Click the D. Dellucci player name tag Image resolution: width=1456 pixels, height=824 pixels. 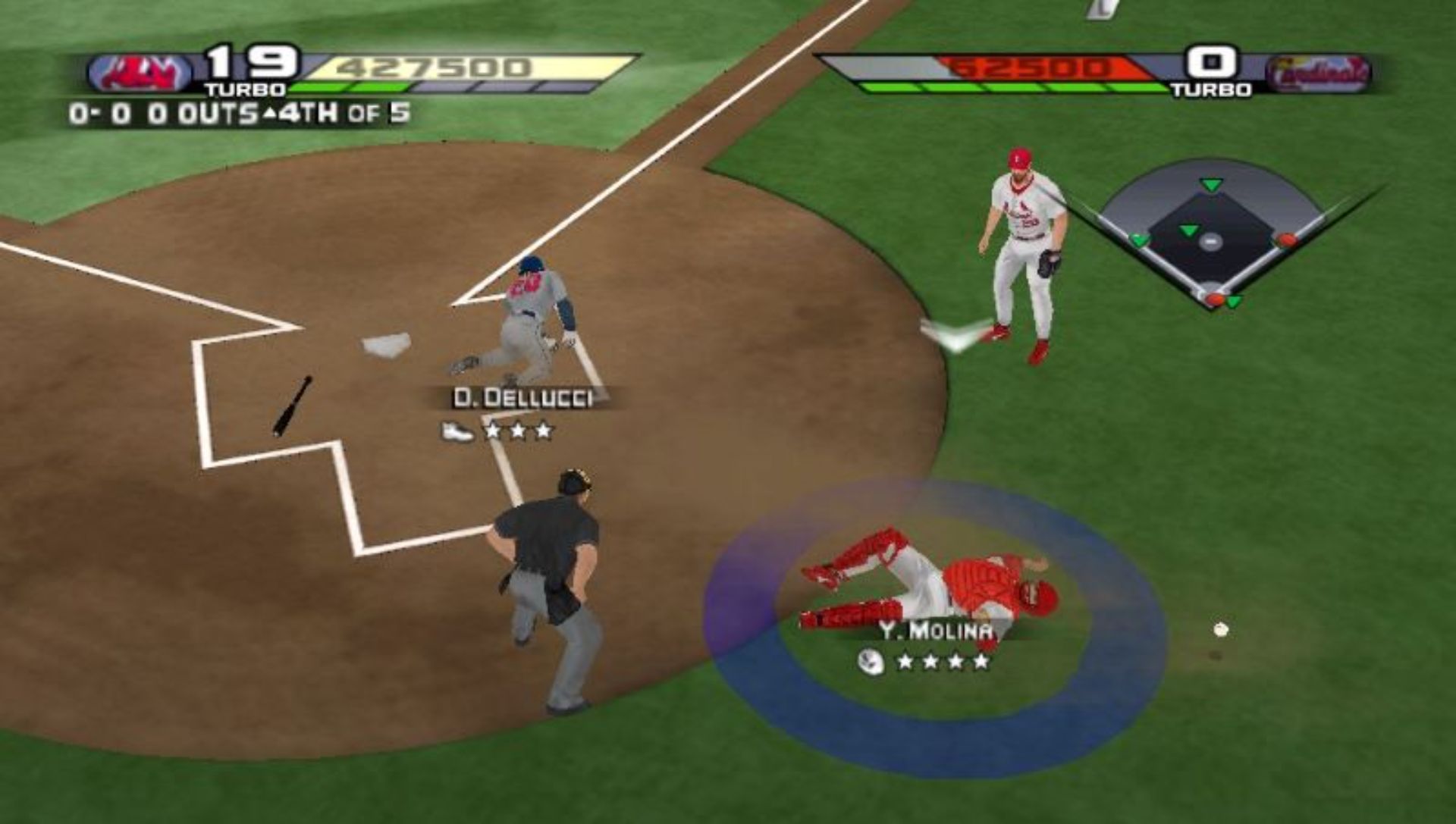(522, 398)
